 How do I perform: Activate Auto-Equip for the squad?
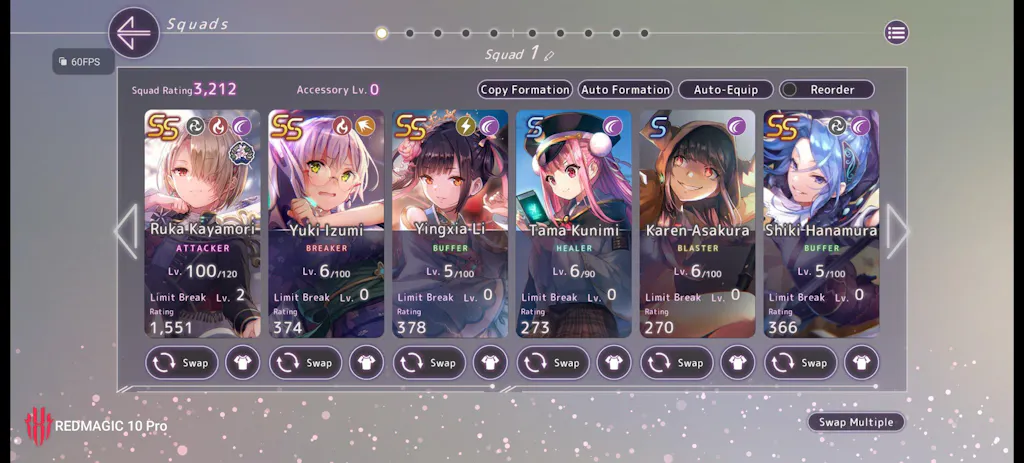(726, 90)
